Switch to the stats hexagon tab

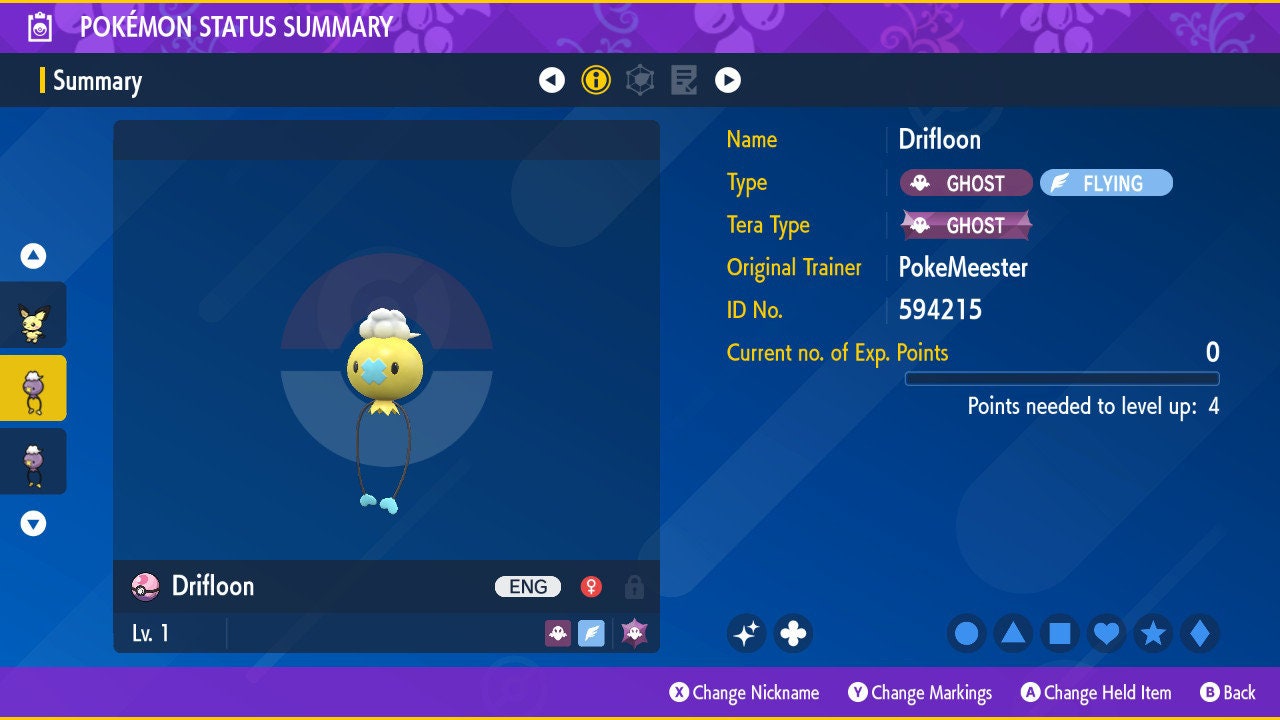640,80
